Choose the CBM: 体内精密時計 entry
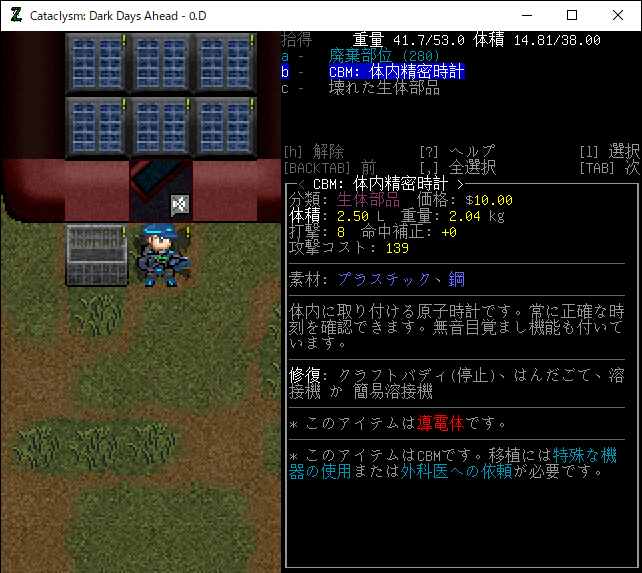This screenshot has height=573, width=642. pyautogui.click(x=396, y=72)
